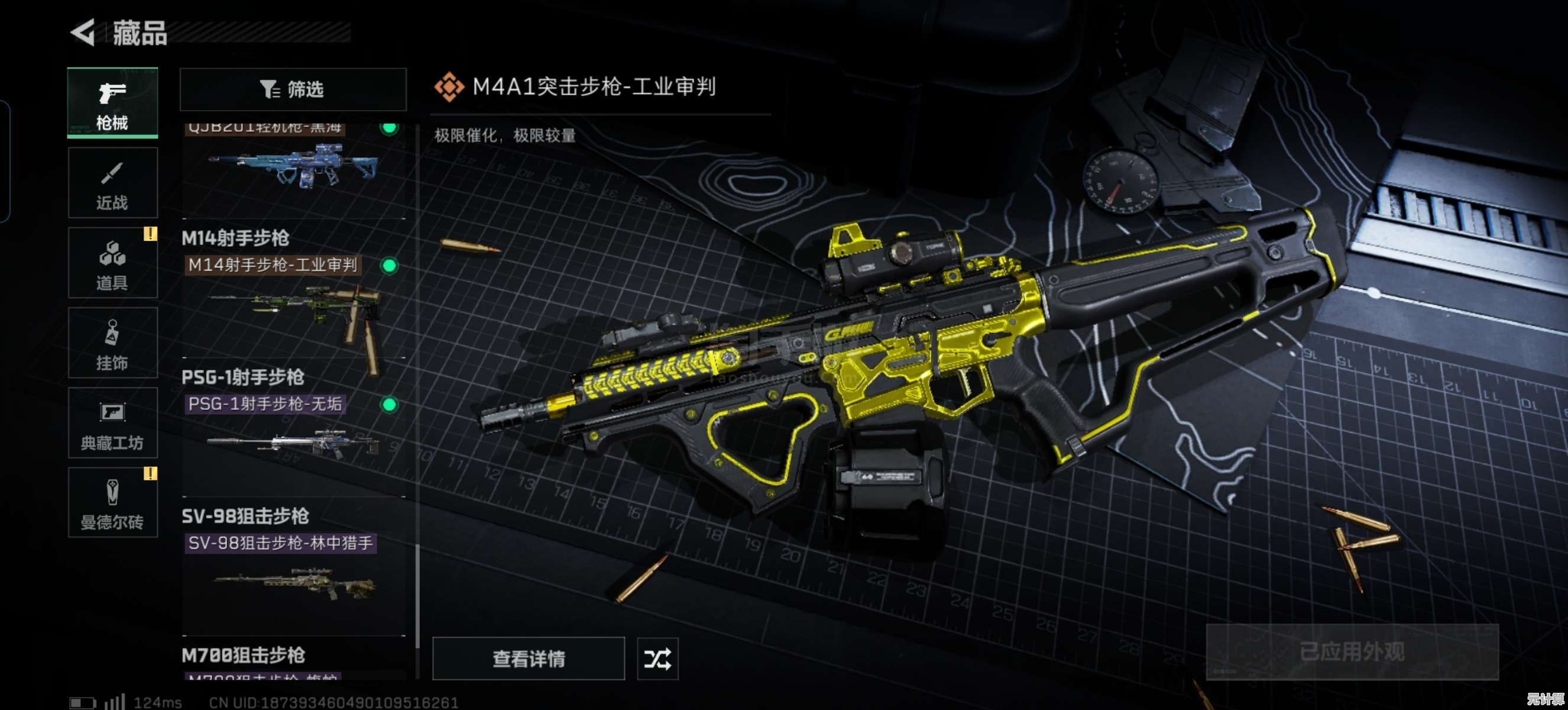
Task: Select the 道具 items category tab
Action: pos(112,263)
